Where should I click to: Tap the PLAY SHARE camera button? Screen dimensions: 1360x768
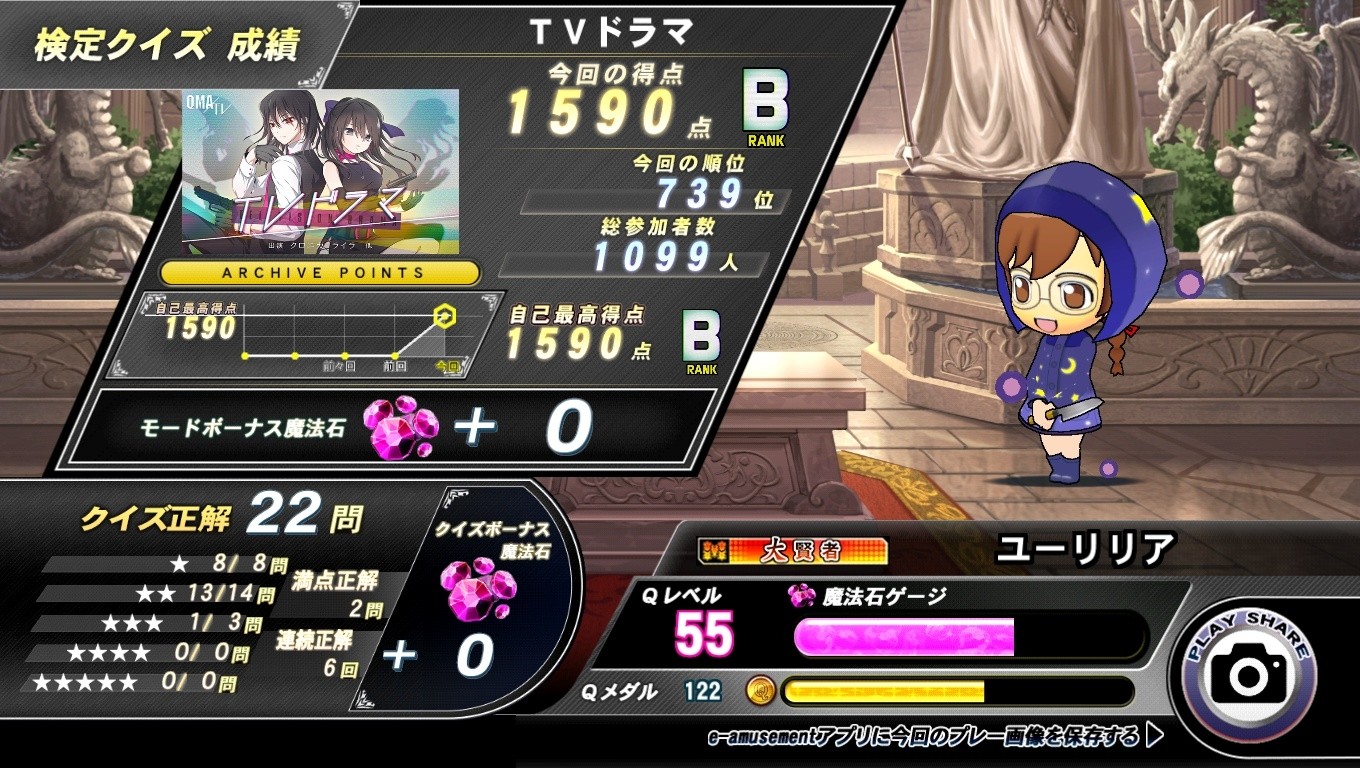pyautogui.click(x=1249, y=675)
